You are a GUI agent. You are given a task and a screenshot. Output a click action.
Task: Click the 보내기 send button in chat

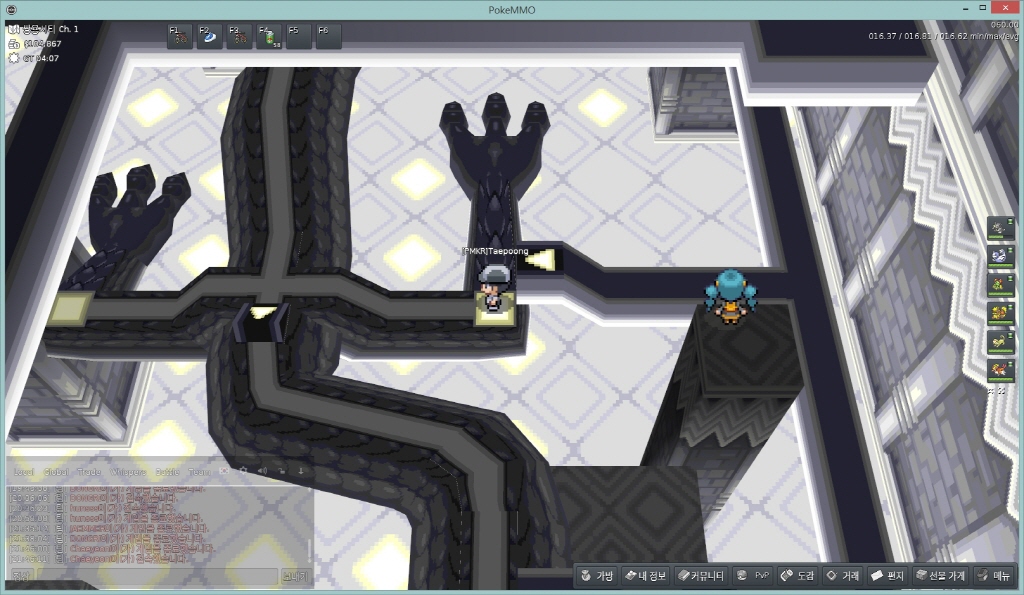tap(296, 576)
